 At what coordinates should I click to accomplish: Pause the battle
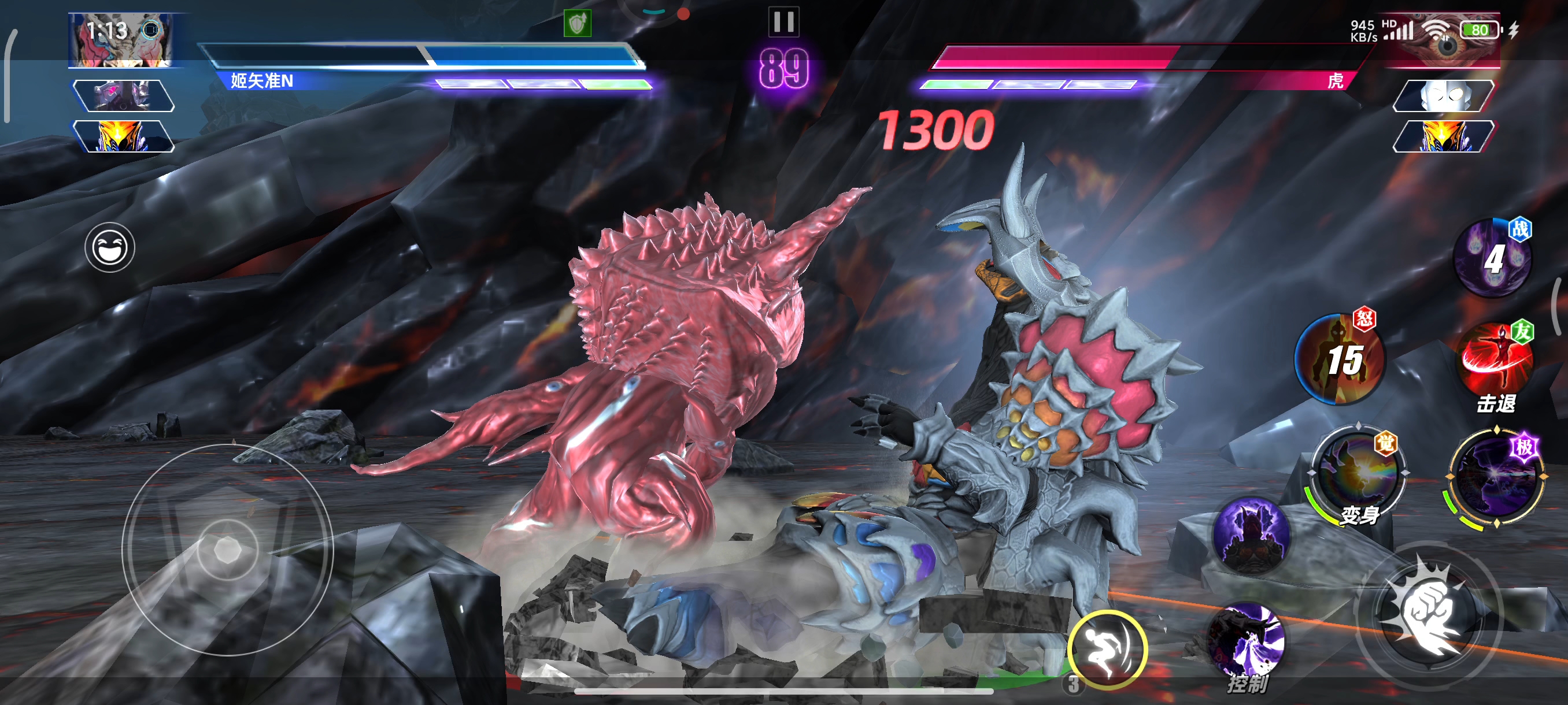pyautogui.click(x=783, y=22)
